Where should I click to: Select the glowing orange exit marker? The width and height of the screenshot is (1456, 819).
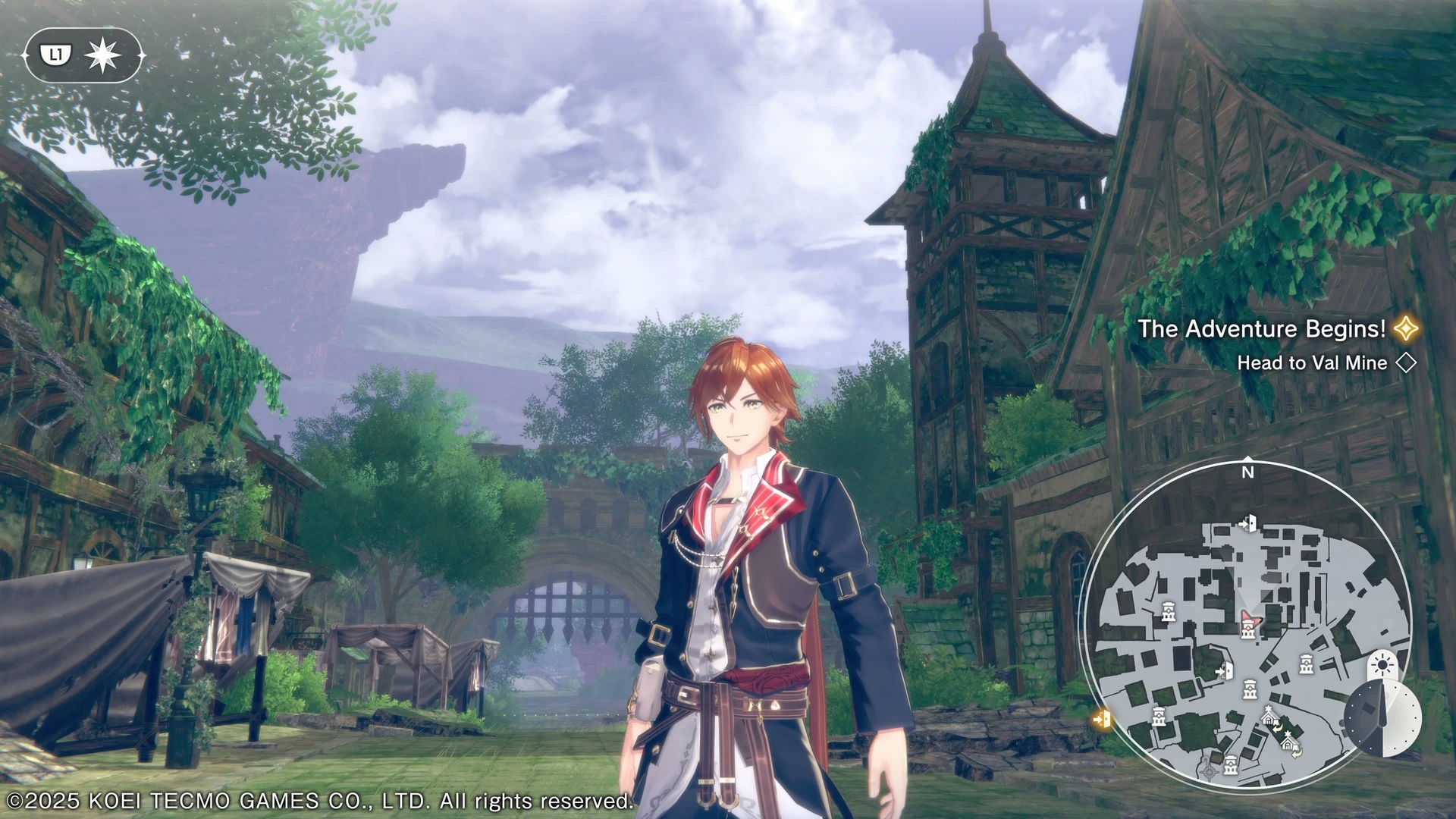click(x=1102, y=717)
